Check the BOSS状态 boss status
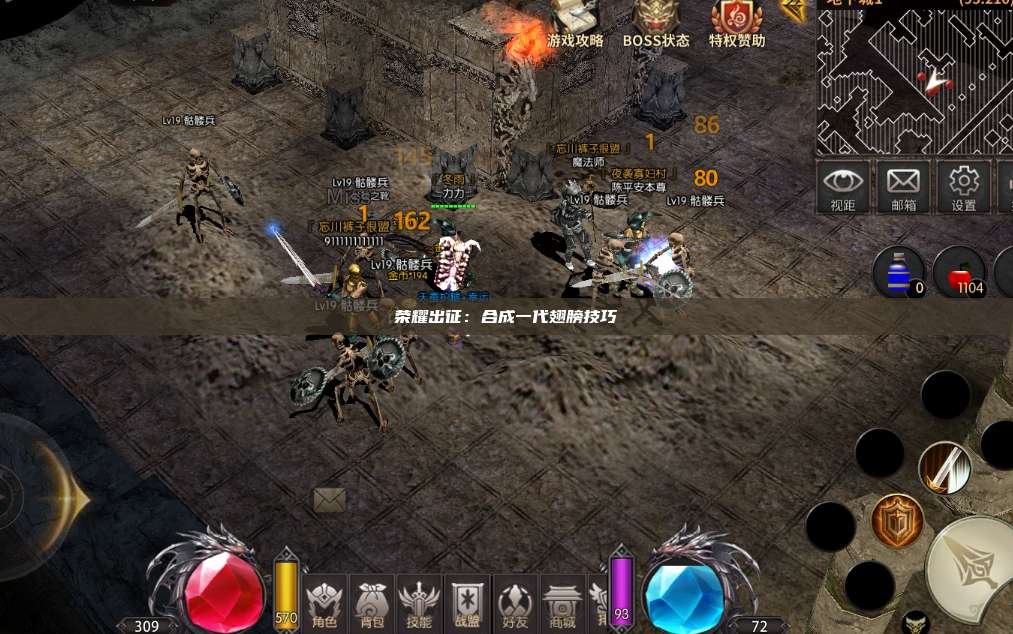The image size is (1013, 634). pyautogui.click(x=656, y=24)
